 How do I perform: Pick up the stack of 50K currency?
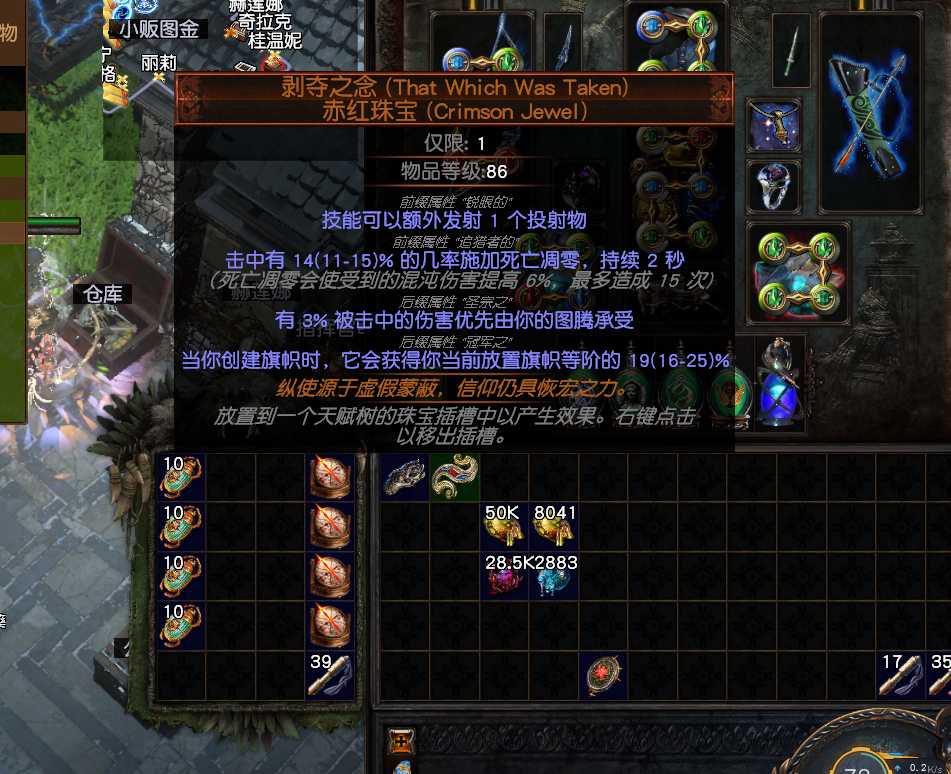504,528
